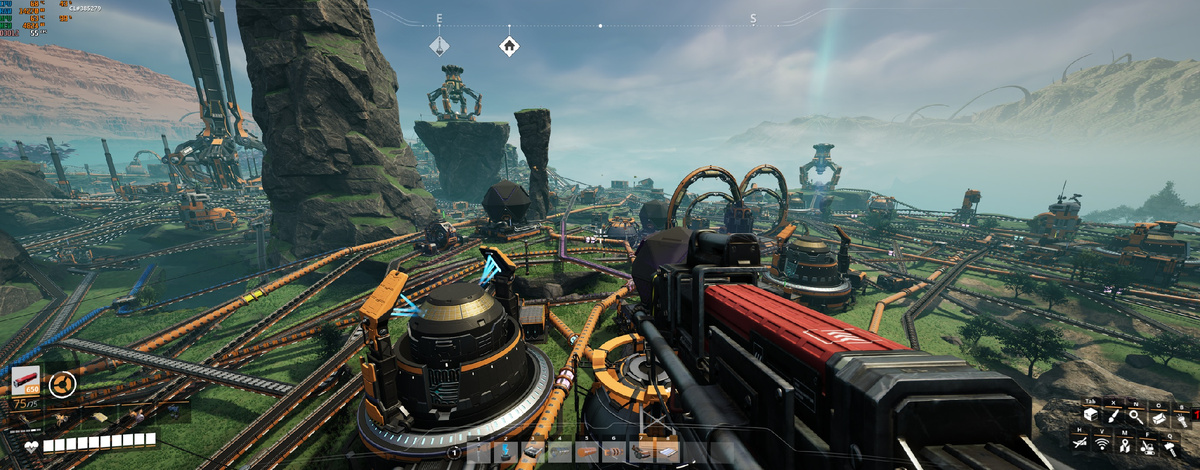Select the power pole hotbar slot
The height and width of the screenshot is (470, 1200).
coord(478,452)
